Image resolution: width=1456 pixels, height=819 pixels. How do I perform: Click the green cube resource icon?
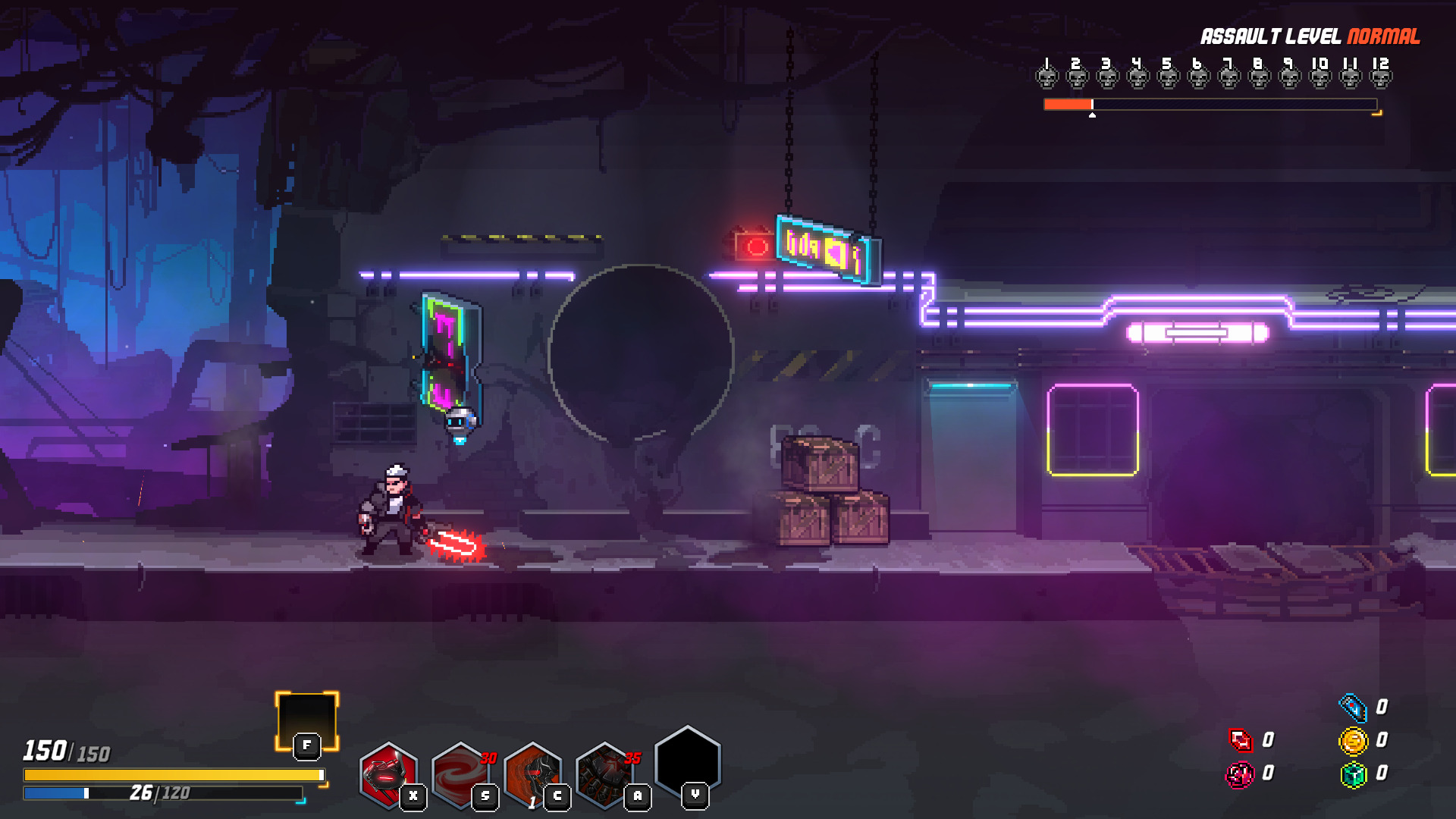1353,774
